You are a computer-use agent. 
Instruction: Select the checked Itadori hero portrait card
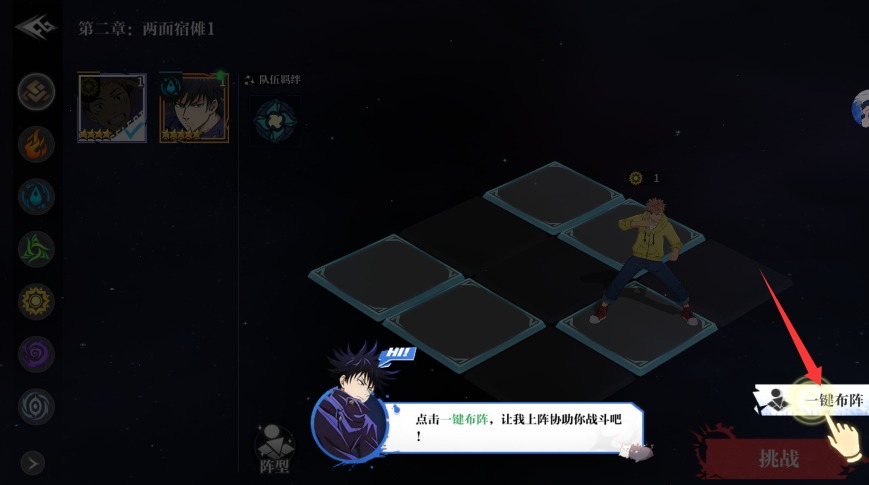[112, 108]
